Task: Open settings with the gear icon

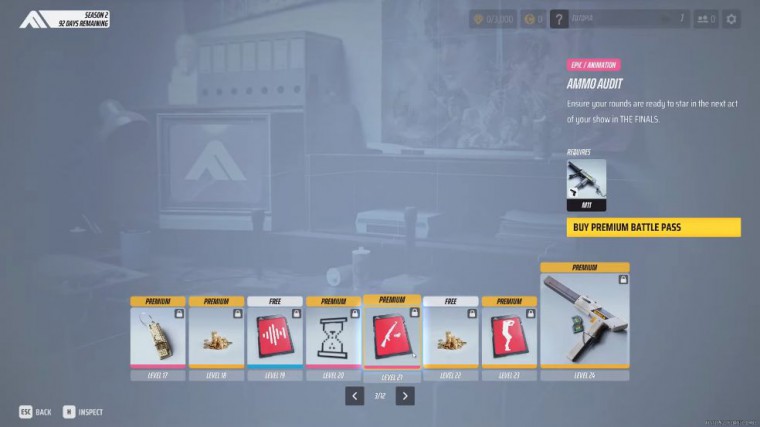Action: pos(731,19)
